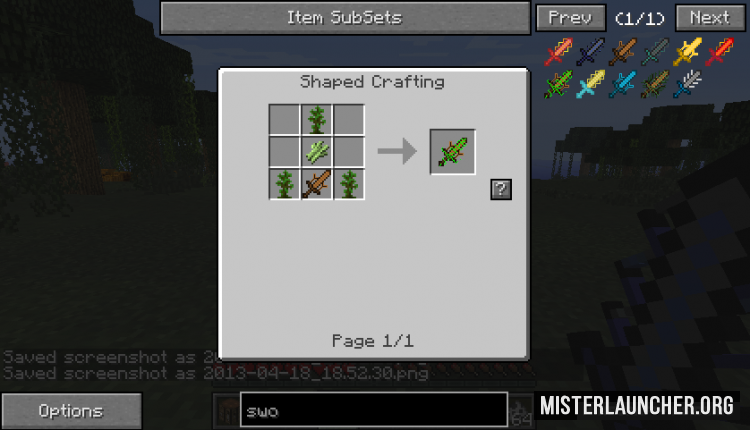The height and width of the screenshot is (430, 750).
Task: Pick the golden yellow sword from the item panel
Action: [687, 52]
